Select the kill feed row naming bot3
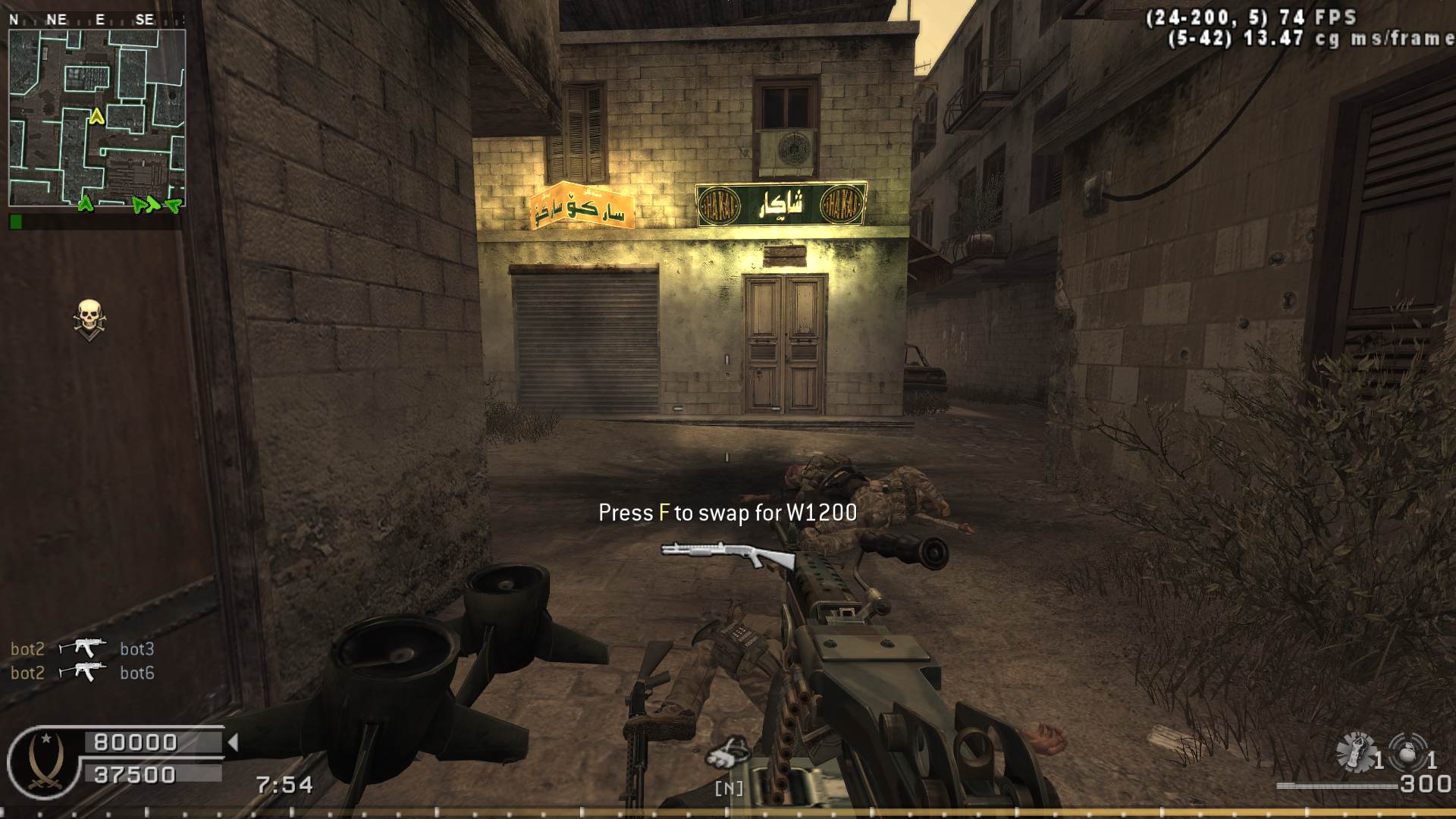 tap(83, 648)
